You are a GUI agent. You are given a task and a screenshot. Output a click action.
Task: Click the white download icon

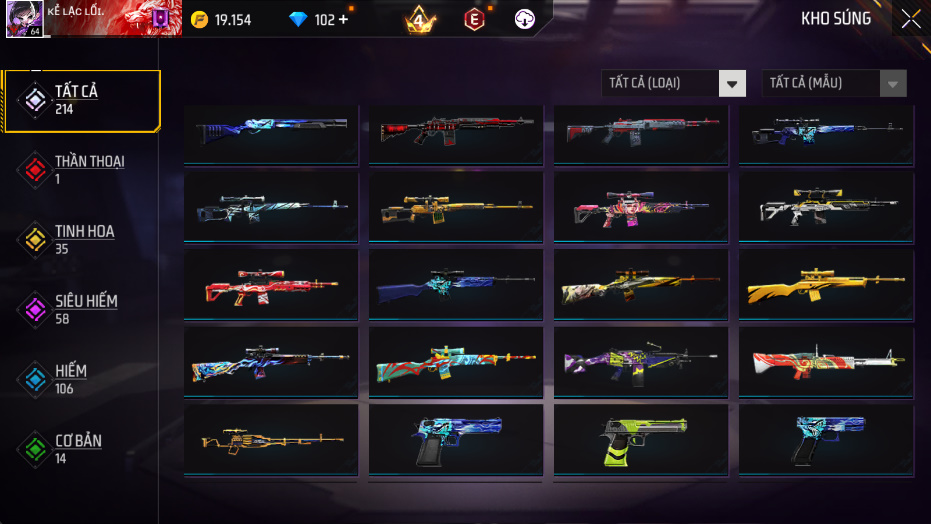524,19
